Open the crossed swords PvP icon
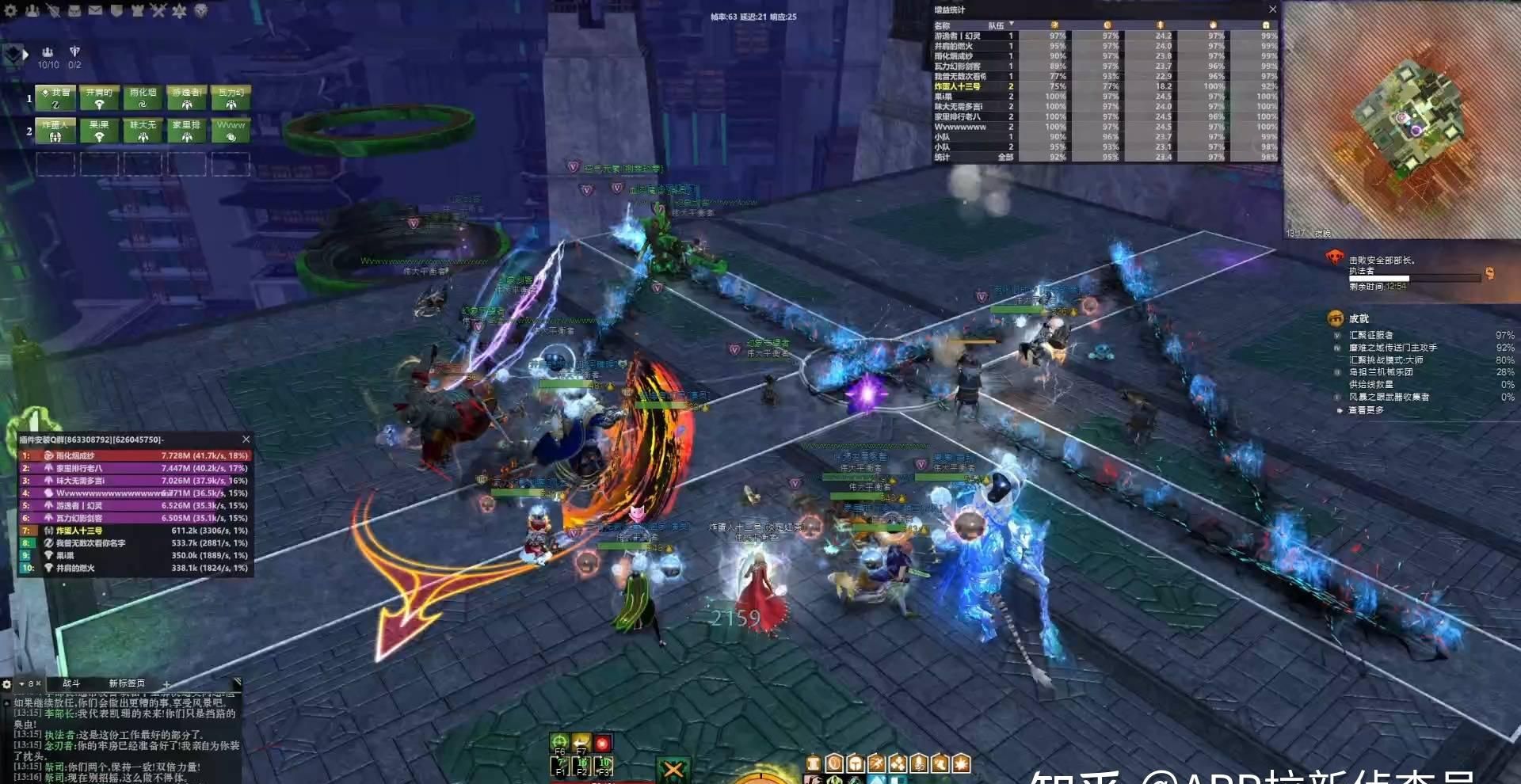Viewport: 1521px width, 784px height. point(158,11)
